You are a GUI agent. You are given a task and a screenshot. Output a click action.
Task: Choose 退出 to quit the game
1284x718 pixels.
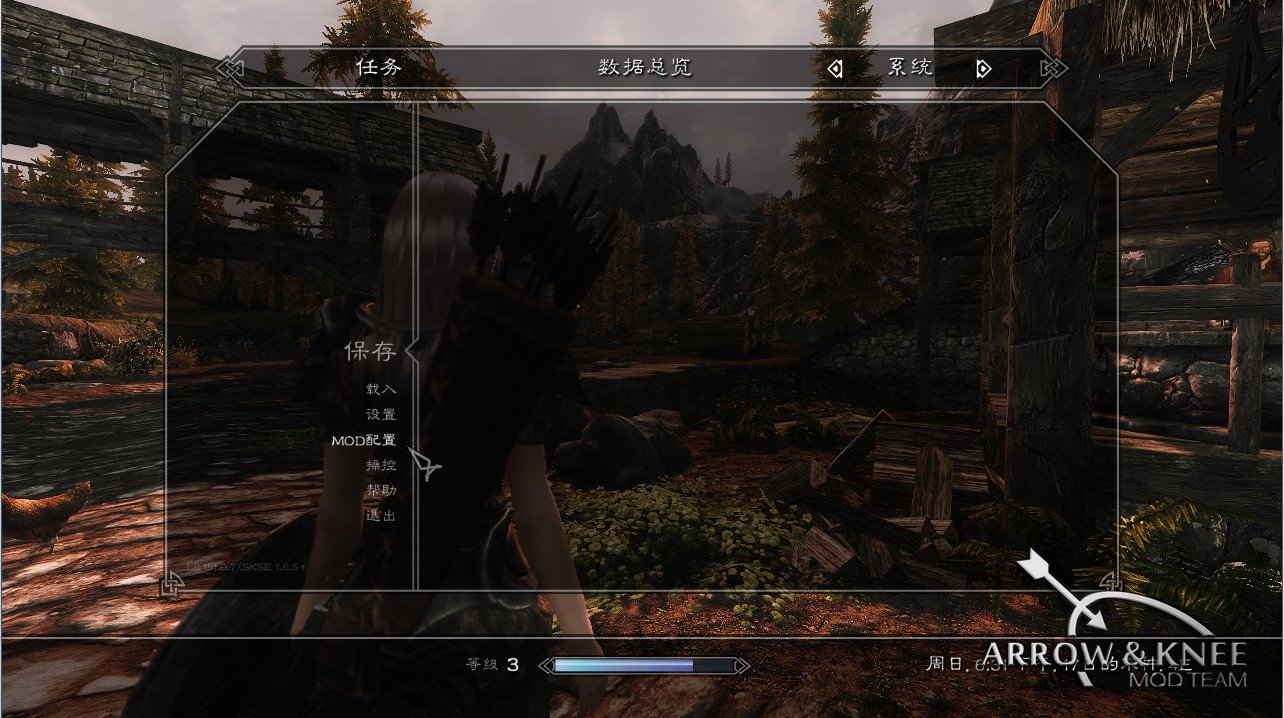pos(380,516)
